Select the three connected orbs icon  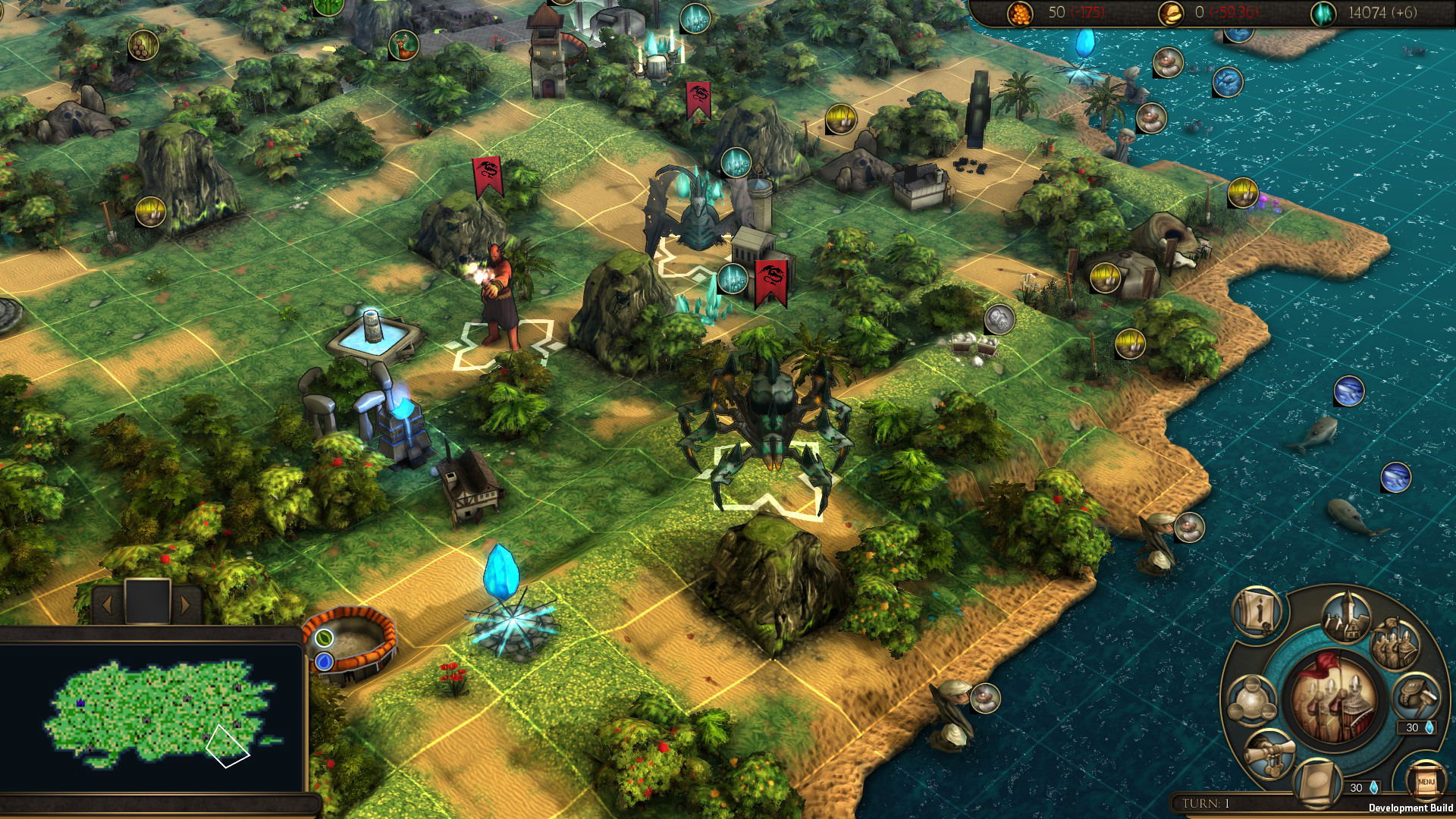point(1250,699)
